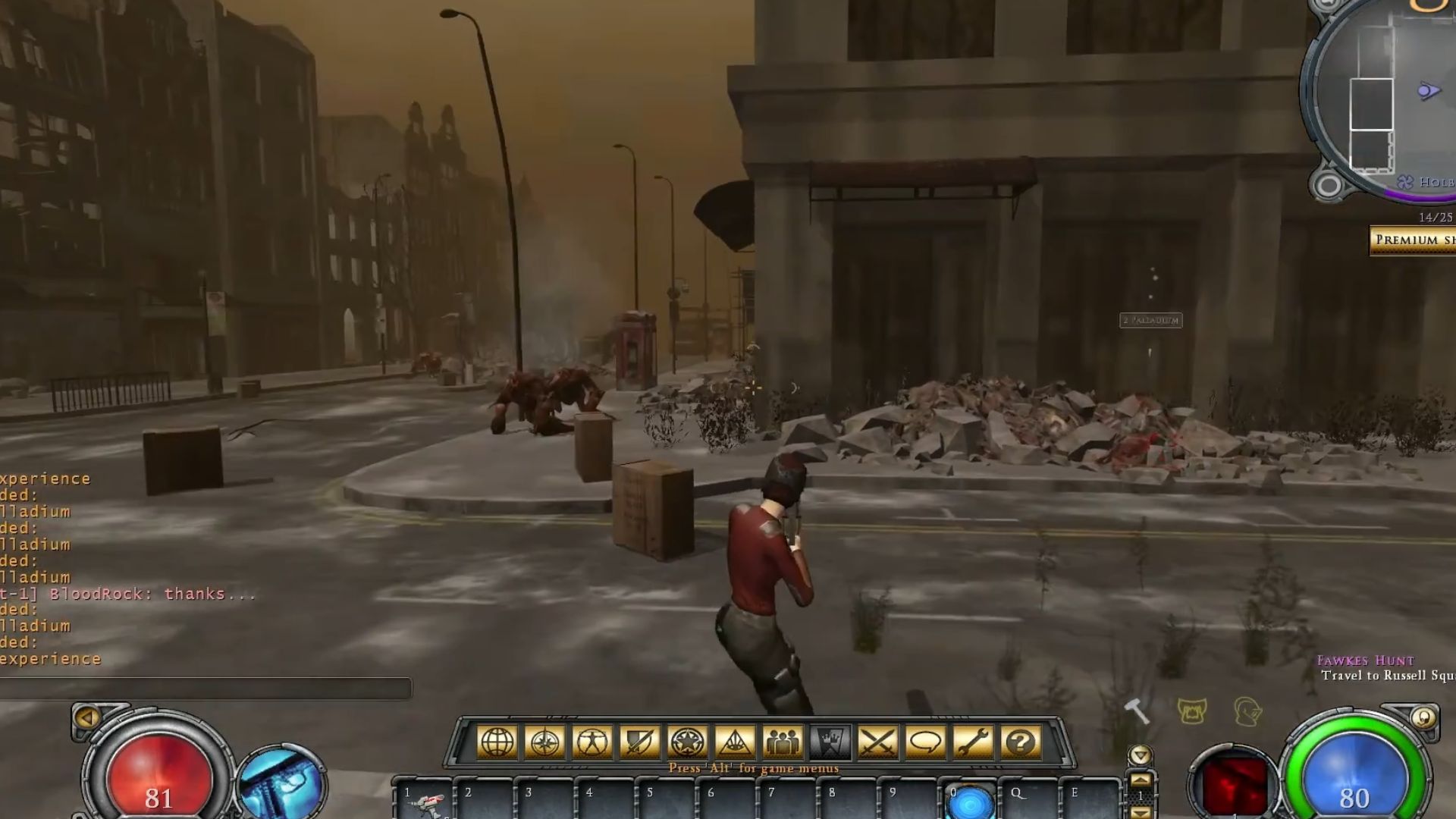Click the chat input field

click(205, 689)
